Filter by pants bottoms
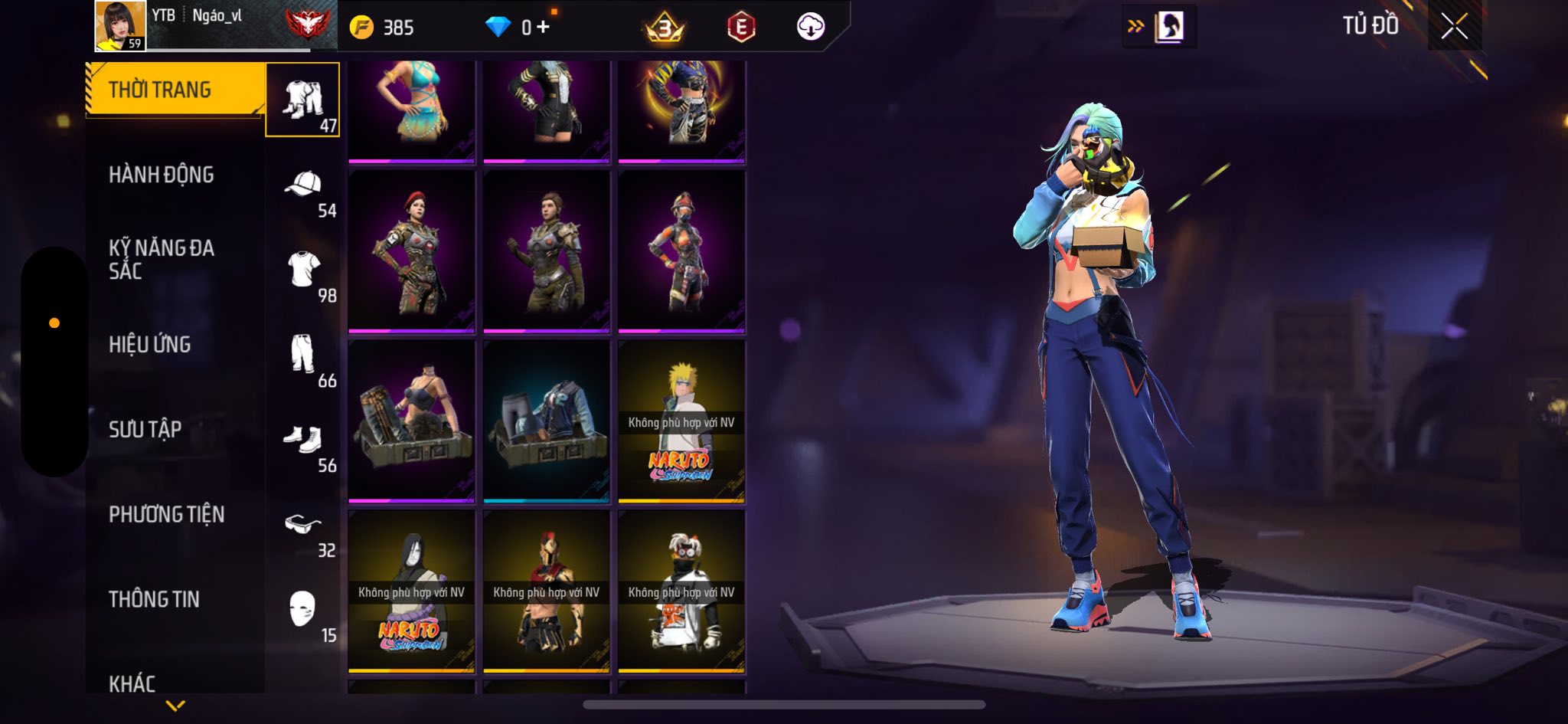This screenshot has height=724, width=1568. point(303,355)
